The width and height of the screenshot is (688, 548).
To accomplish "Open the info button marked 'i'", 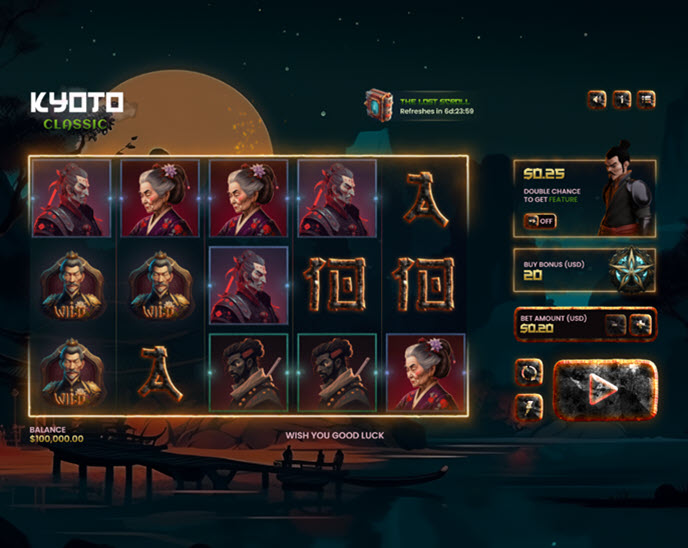I will pyautogui.click(x=621, y=99).
